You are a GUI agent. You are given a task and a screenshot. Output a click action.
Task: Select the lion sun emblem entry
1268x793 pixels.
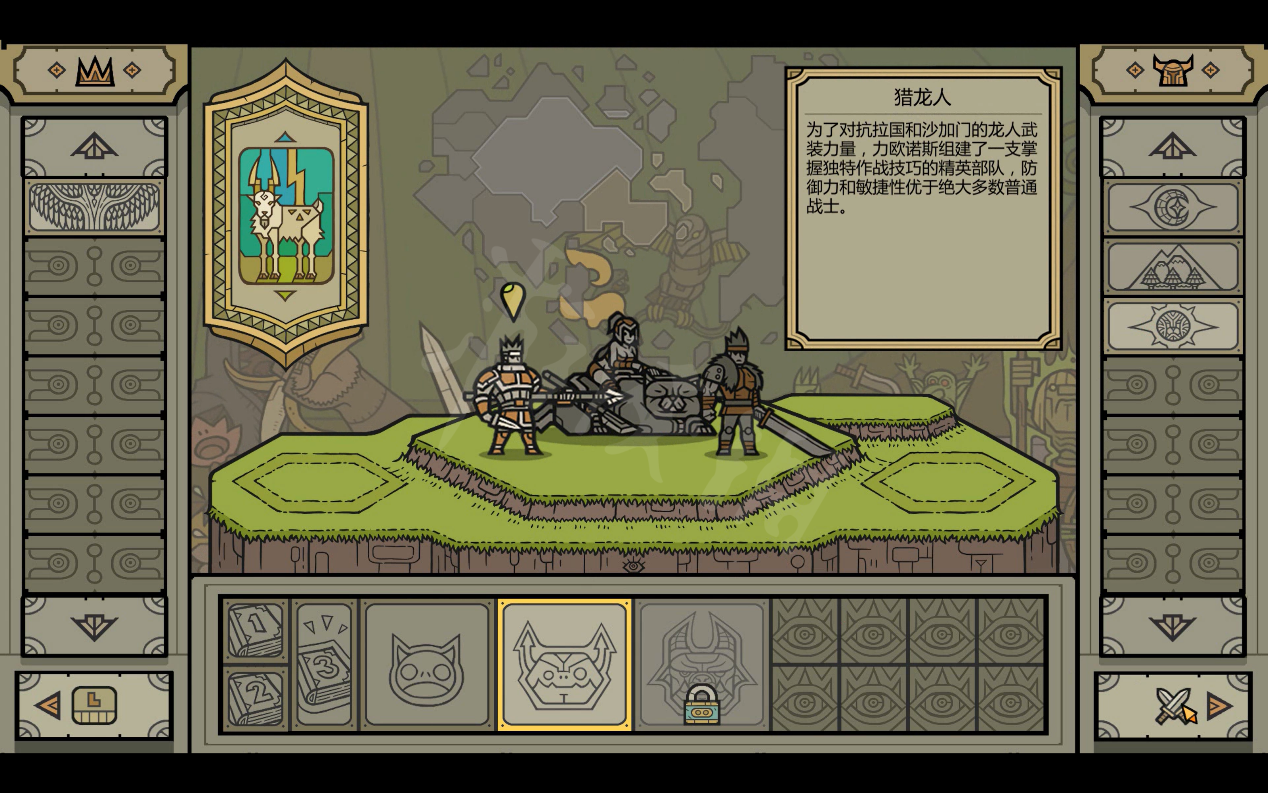[x=1173, y=327]
